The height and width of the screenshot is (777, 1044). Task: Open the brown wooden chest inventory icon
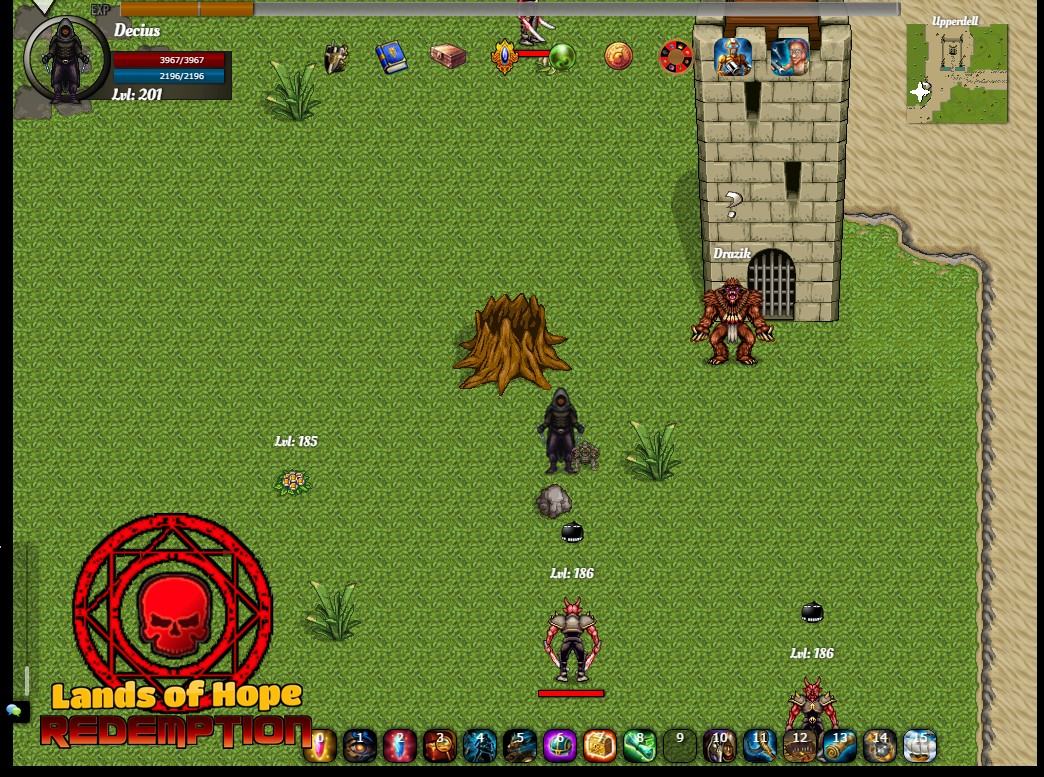(447, 56)
